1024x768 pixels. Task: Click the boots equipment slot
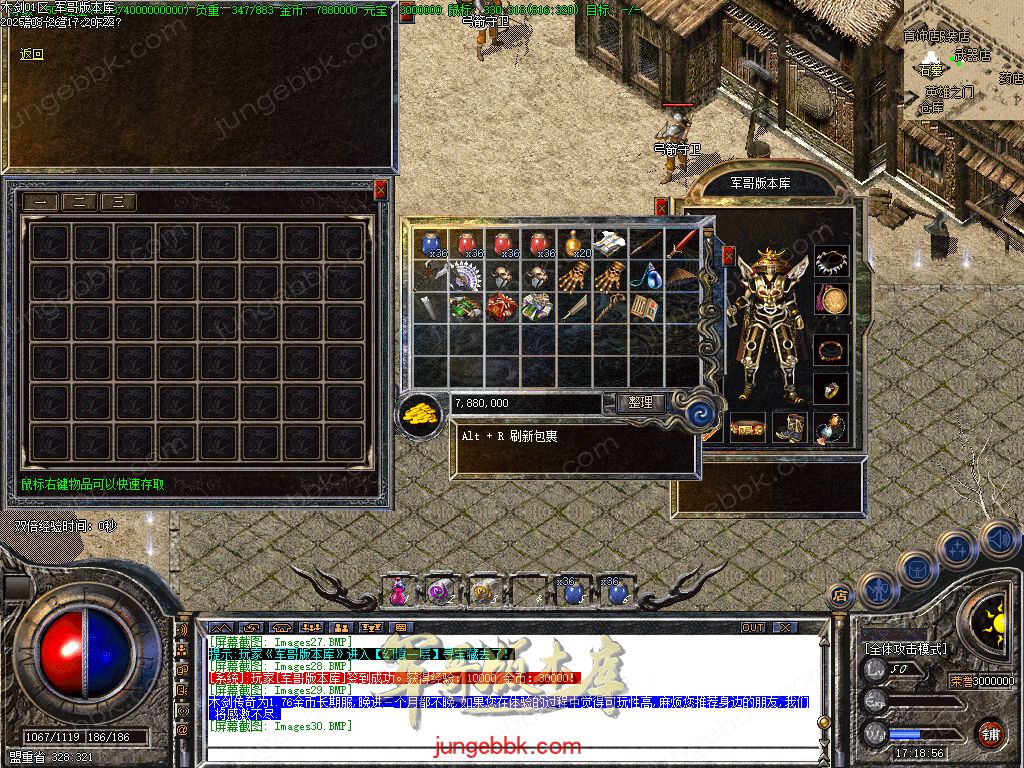[790, 427]
